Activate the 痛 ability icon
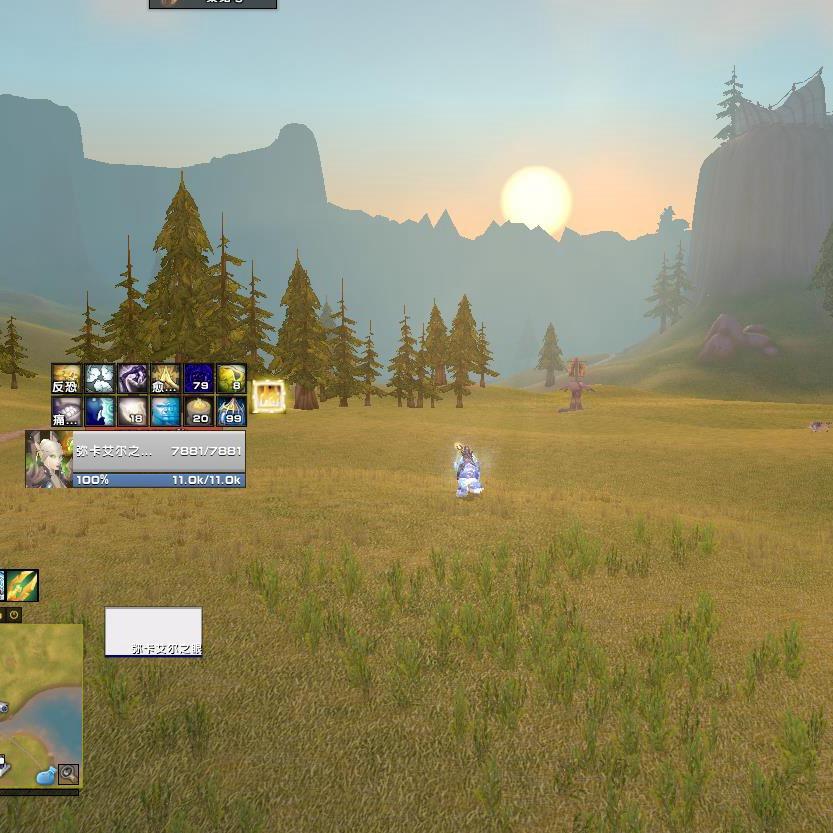Viewport: 833px width, 833px height. pyautogui.click(x=66, y=411)
